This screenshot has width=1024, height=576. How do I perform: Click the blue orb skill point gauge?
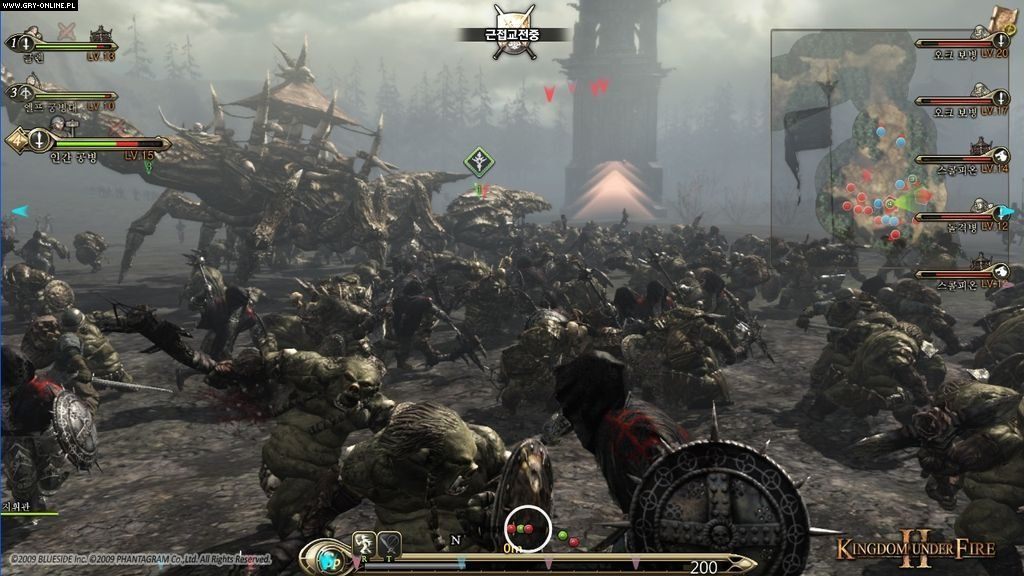328,556
